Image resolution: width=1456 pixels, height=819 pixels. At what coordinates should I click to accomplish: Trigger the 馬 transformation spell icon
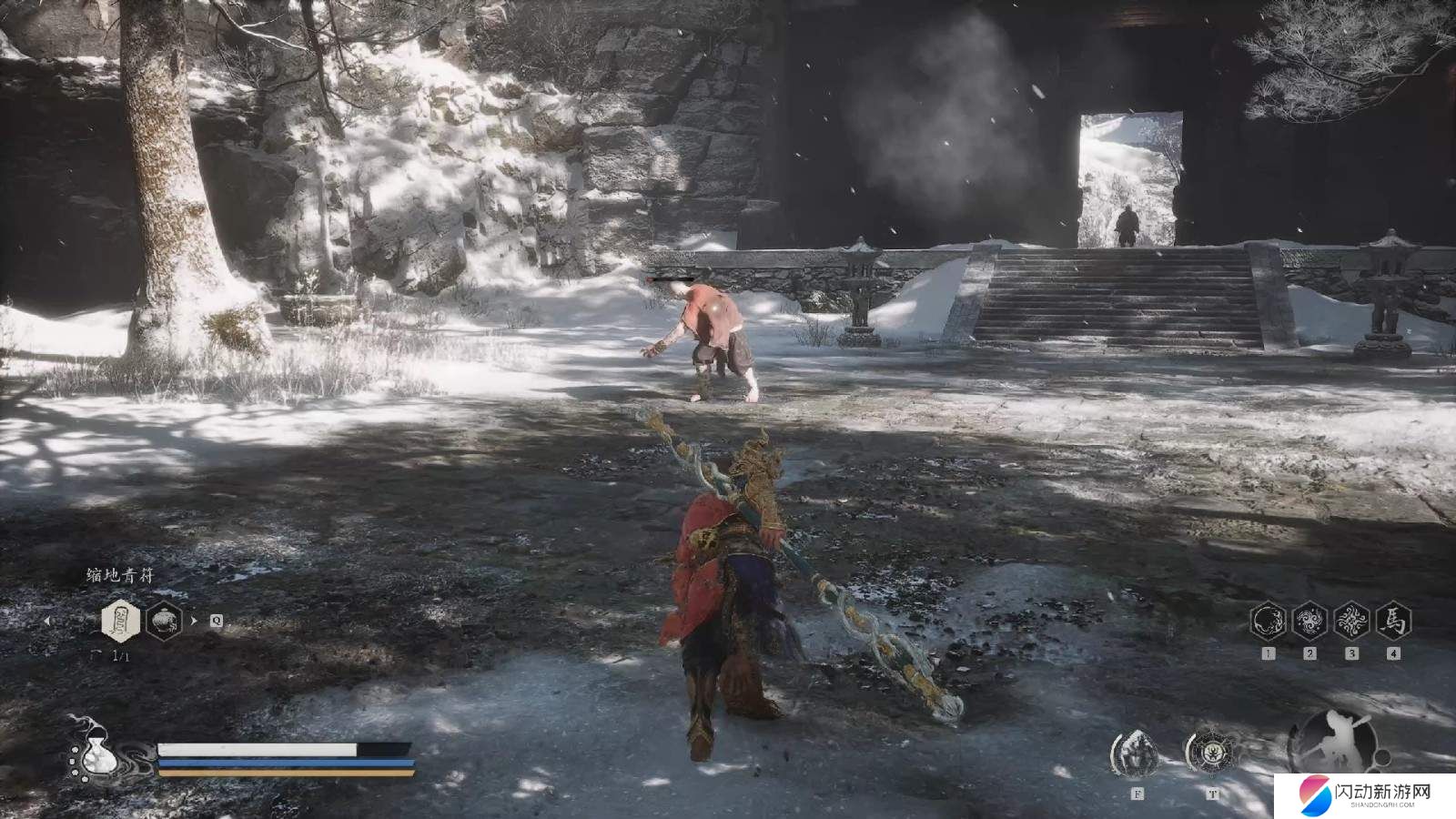tap(1394, 622)
